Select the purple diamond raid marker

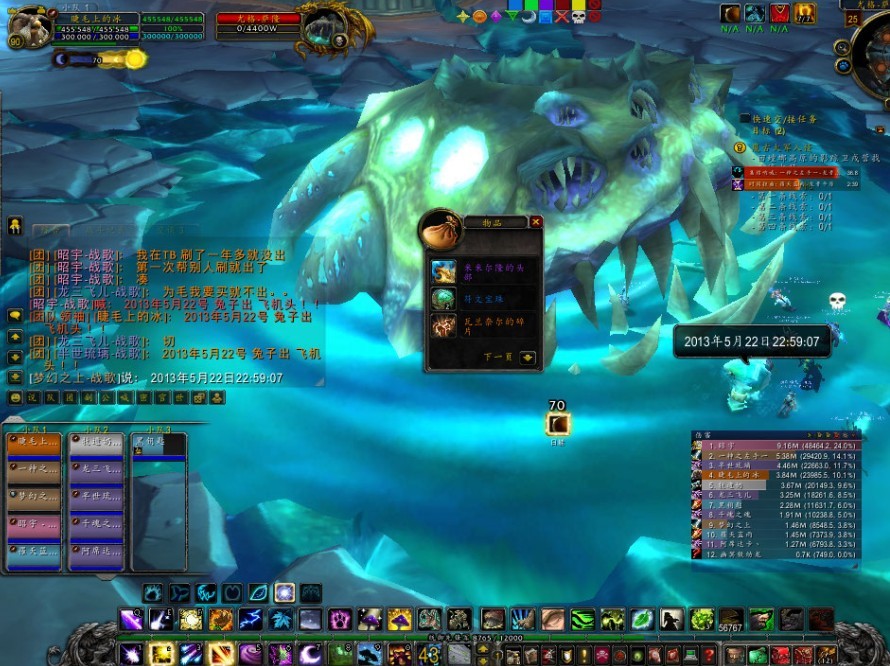495,17
